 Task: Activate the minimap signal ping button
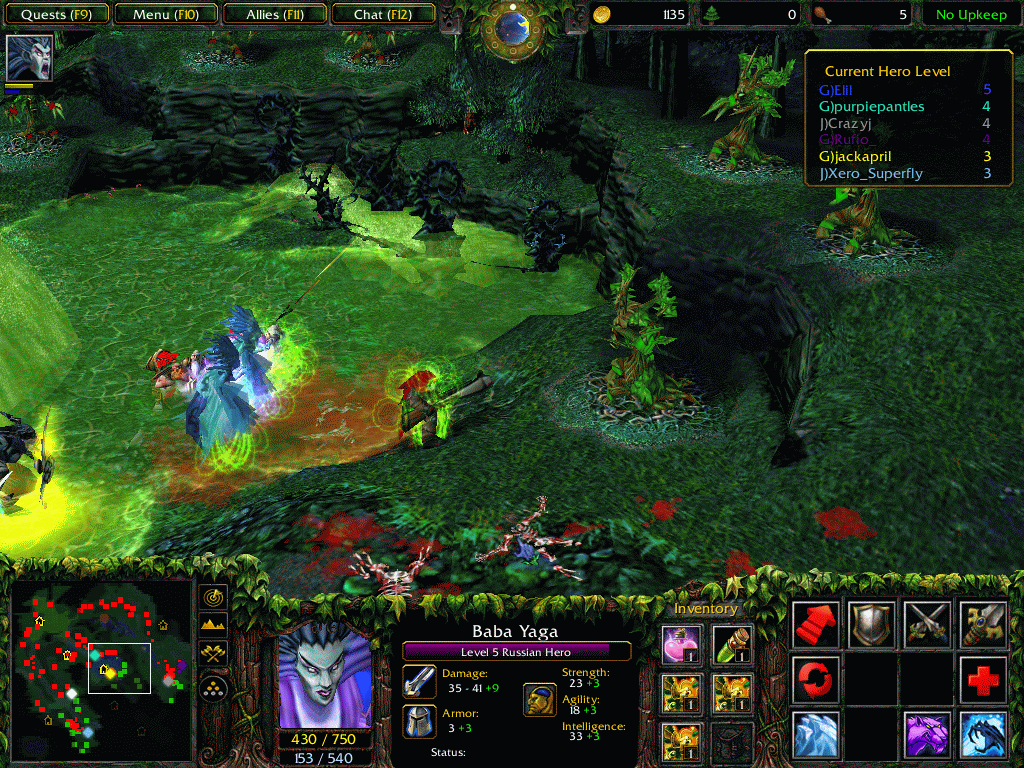pos(213,597)
